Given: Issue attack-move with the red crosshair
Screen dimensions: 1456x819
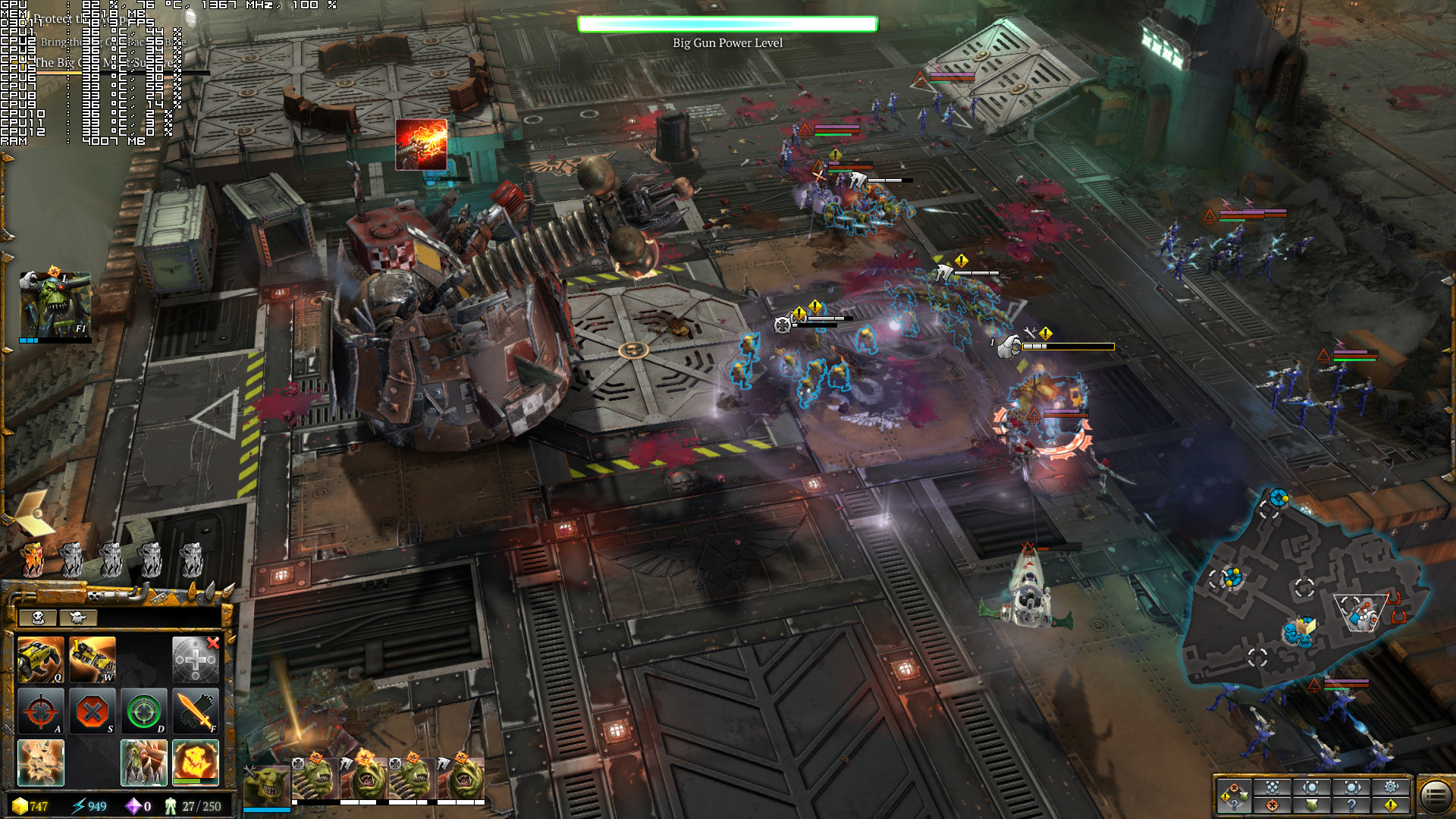Looking at the screenshot, I should click(40, 711).
